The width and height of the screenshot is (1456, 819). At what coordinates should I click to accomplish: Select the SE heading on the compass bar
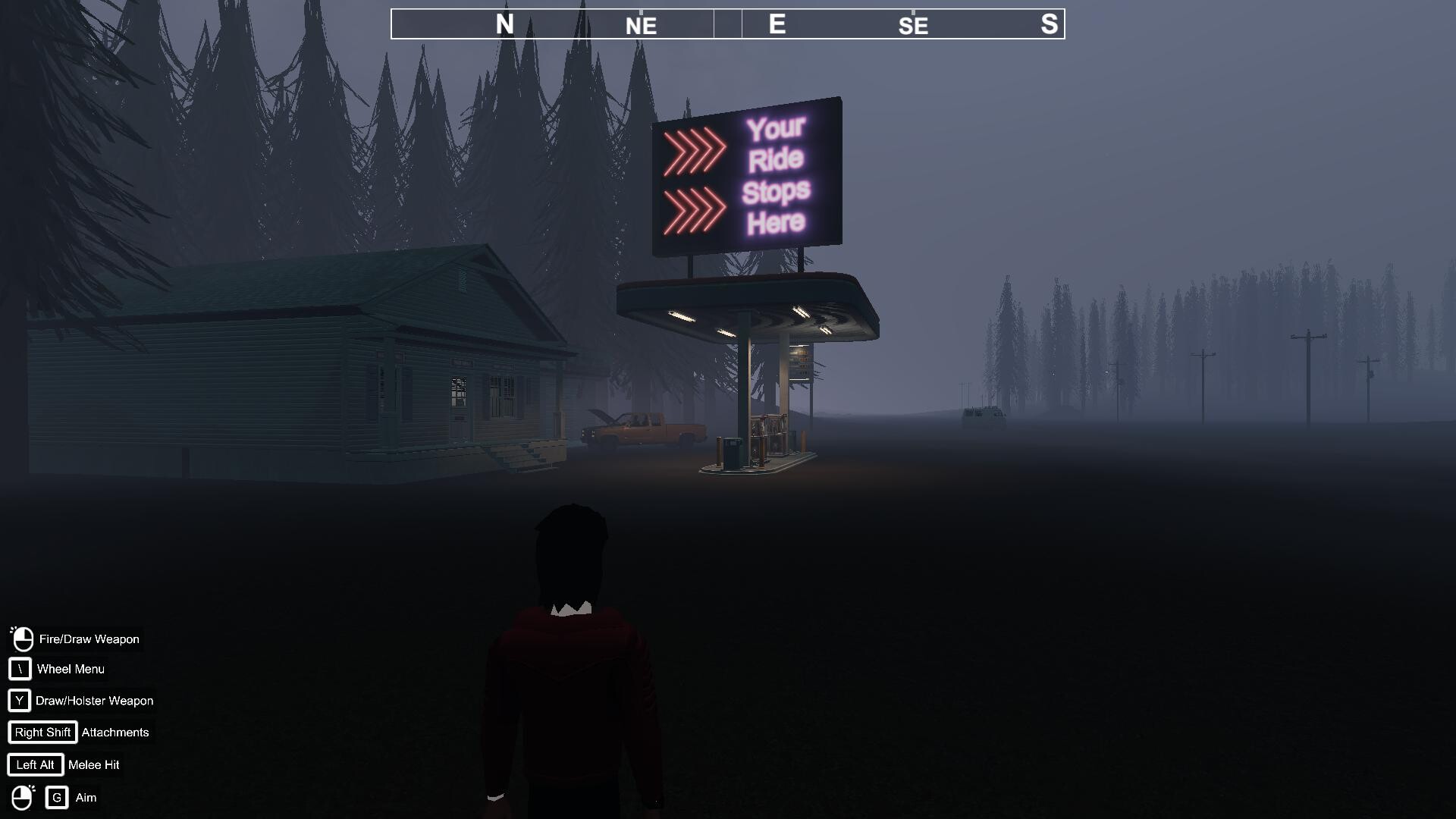tap(912, 26)
